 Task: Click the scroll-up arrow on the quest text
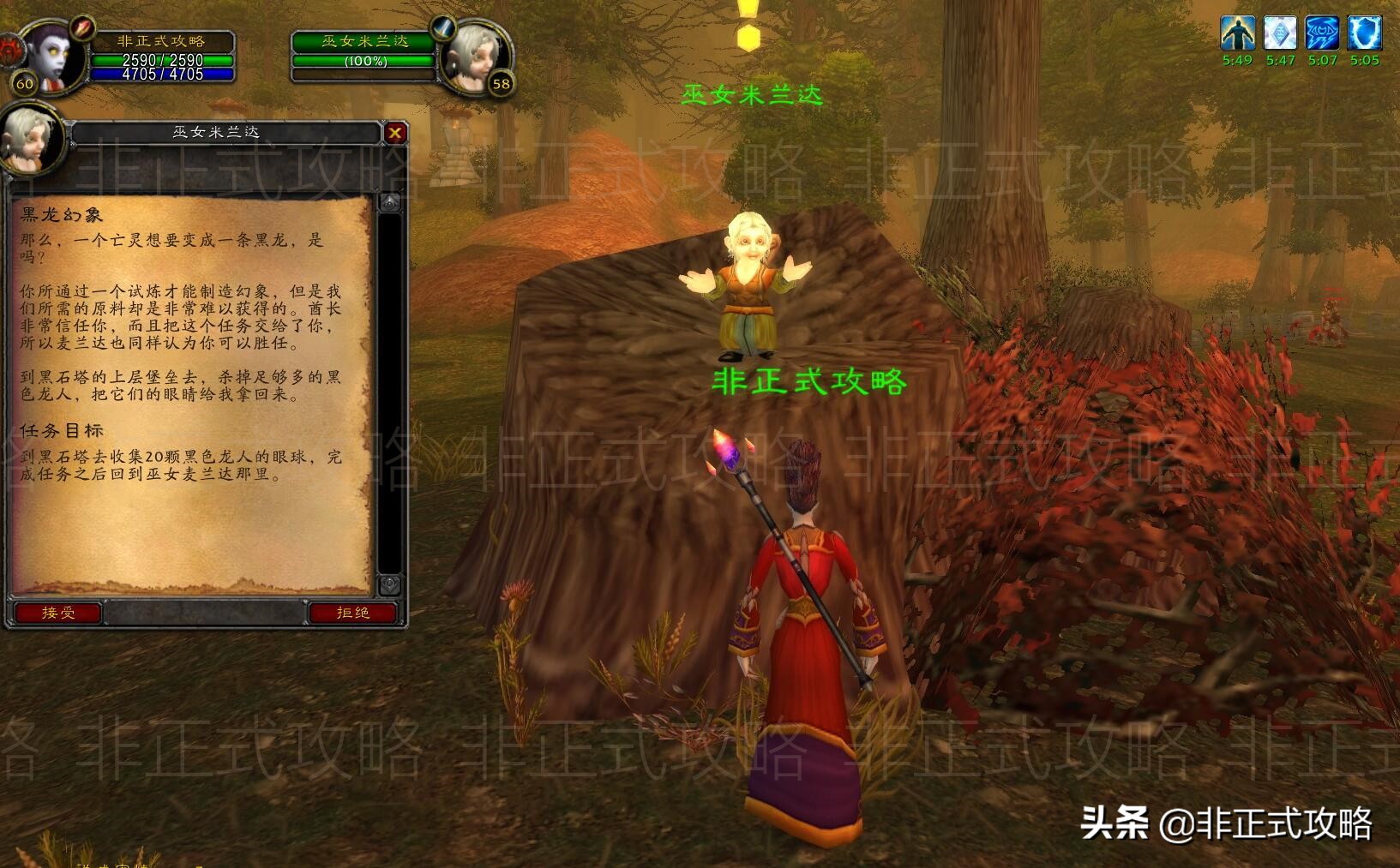(x=391, y=201)
